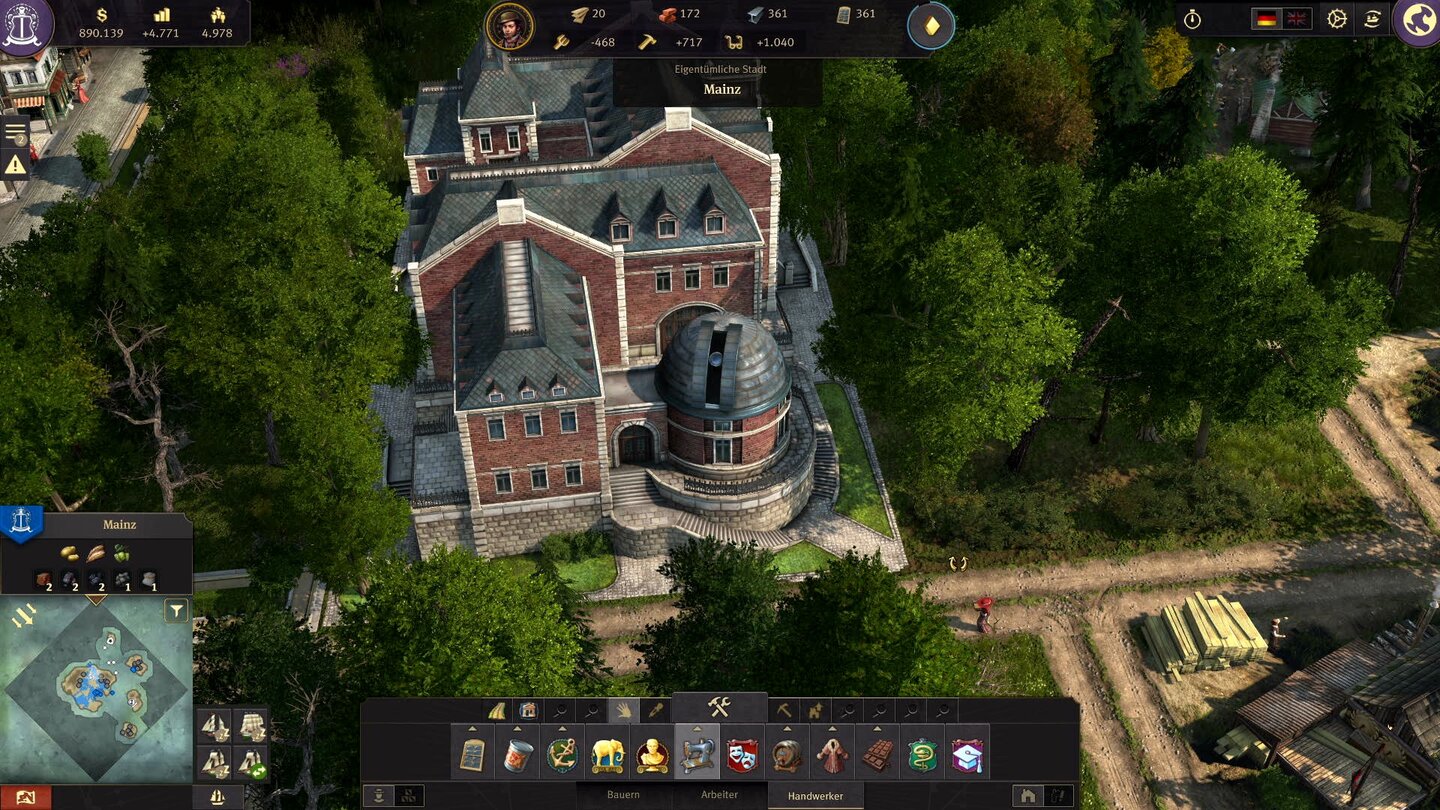1440x810 pixels.
Task: Click the fur coat building icon
Action: 833,755
